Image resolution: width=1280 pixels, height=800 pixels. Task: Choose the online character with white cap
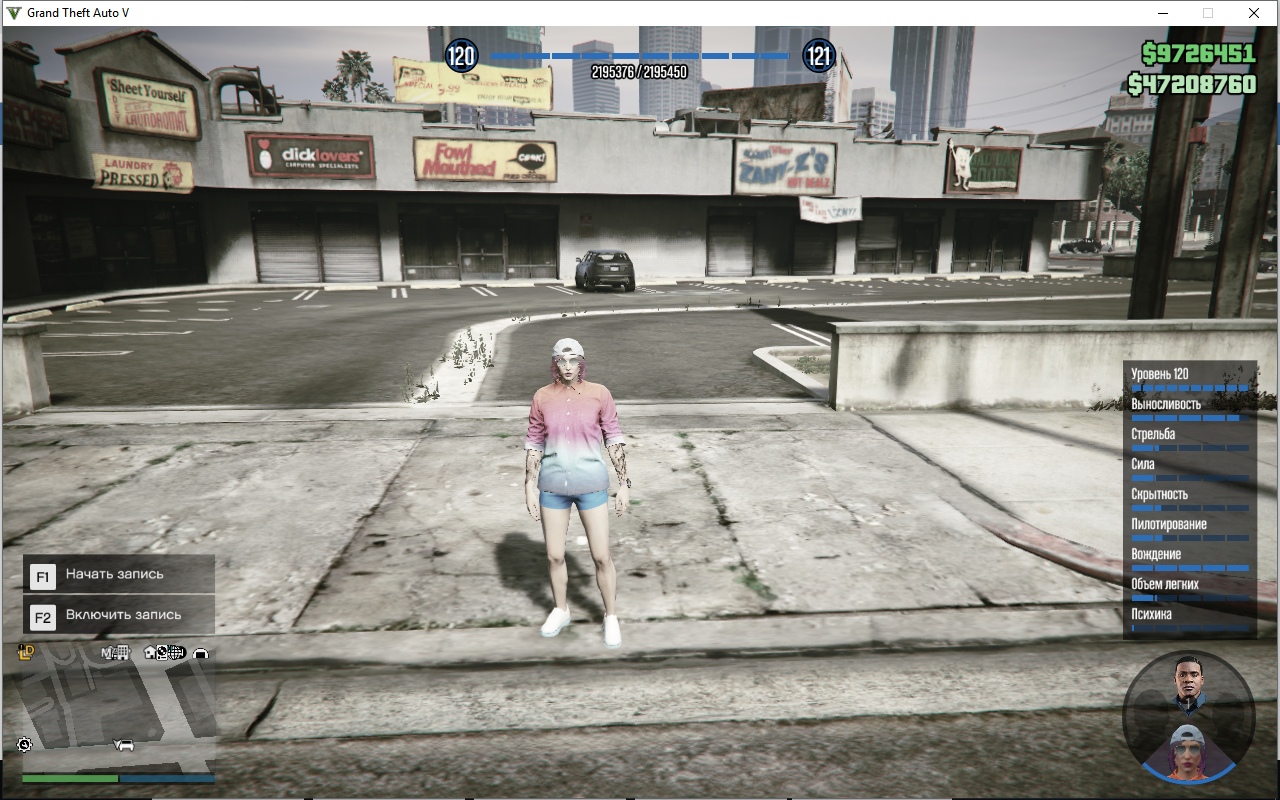point(1188,751)
